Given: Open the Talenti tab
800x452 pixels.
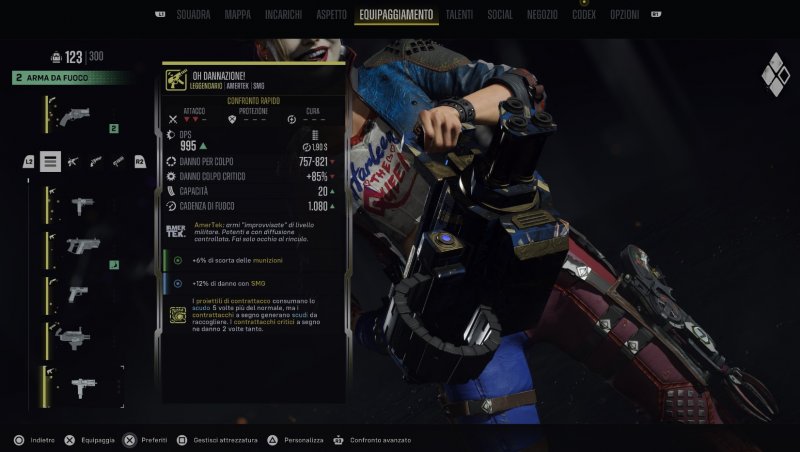Looking at the screenshot, I should pyautogui.click(x=460, y=15).
